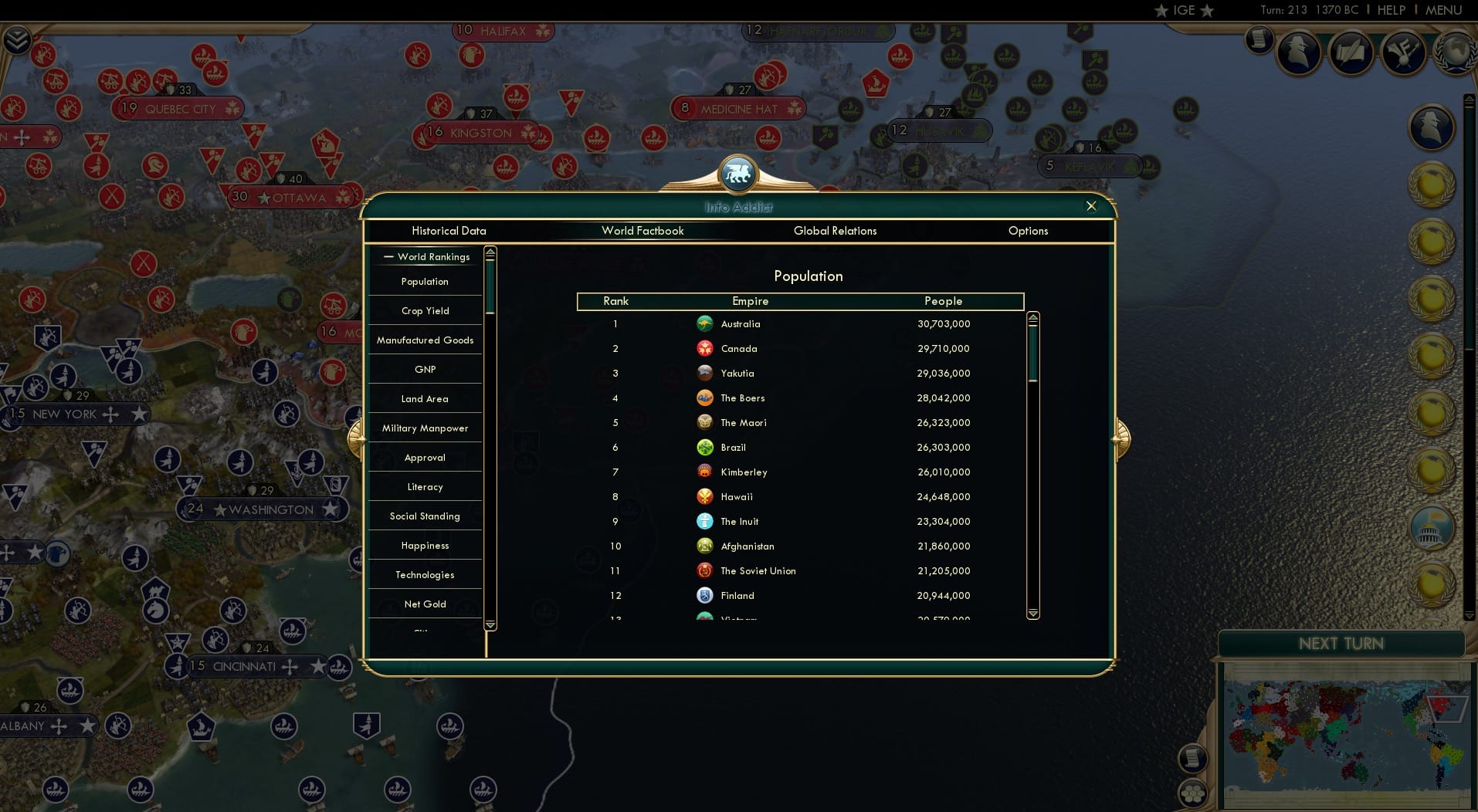This screenshot has width=1478, height=812.
Task: Click the Info Addict lion emblem
Action: click(x=738, y=173)
